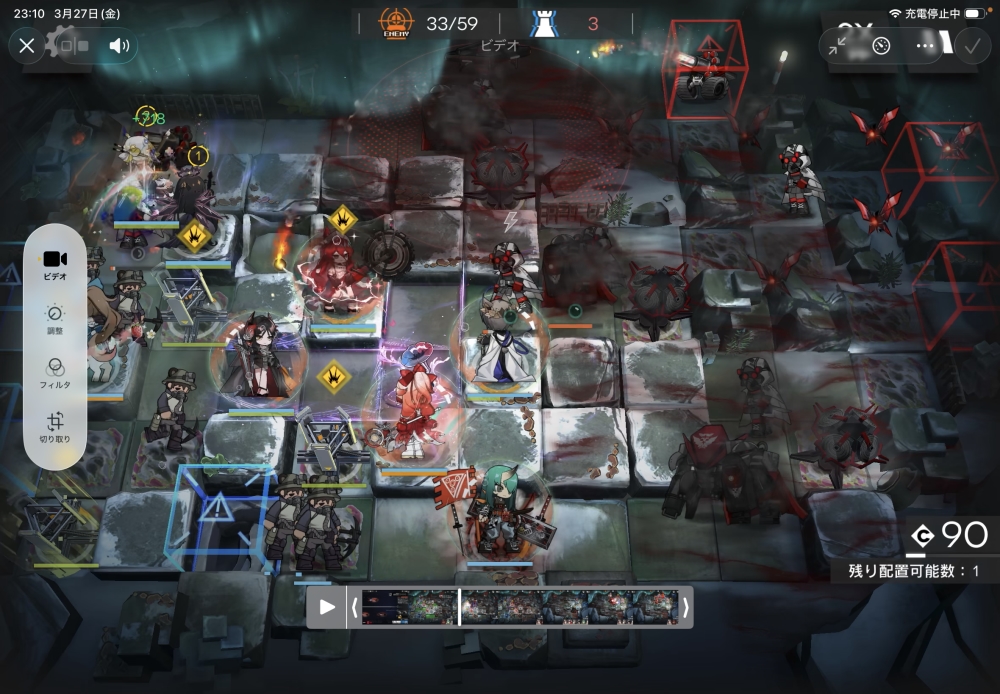The height and width of the screenshot is (694, 1000).
Task: Open the 調整 adjustment tools
Action: pyautogui.click(x=56, y=320)
